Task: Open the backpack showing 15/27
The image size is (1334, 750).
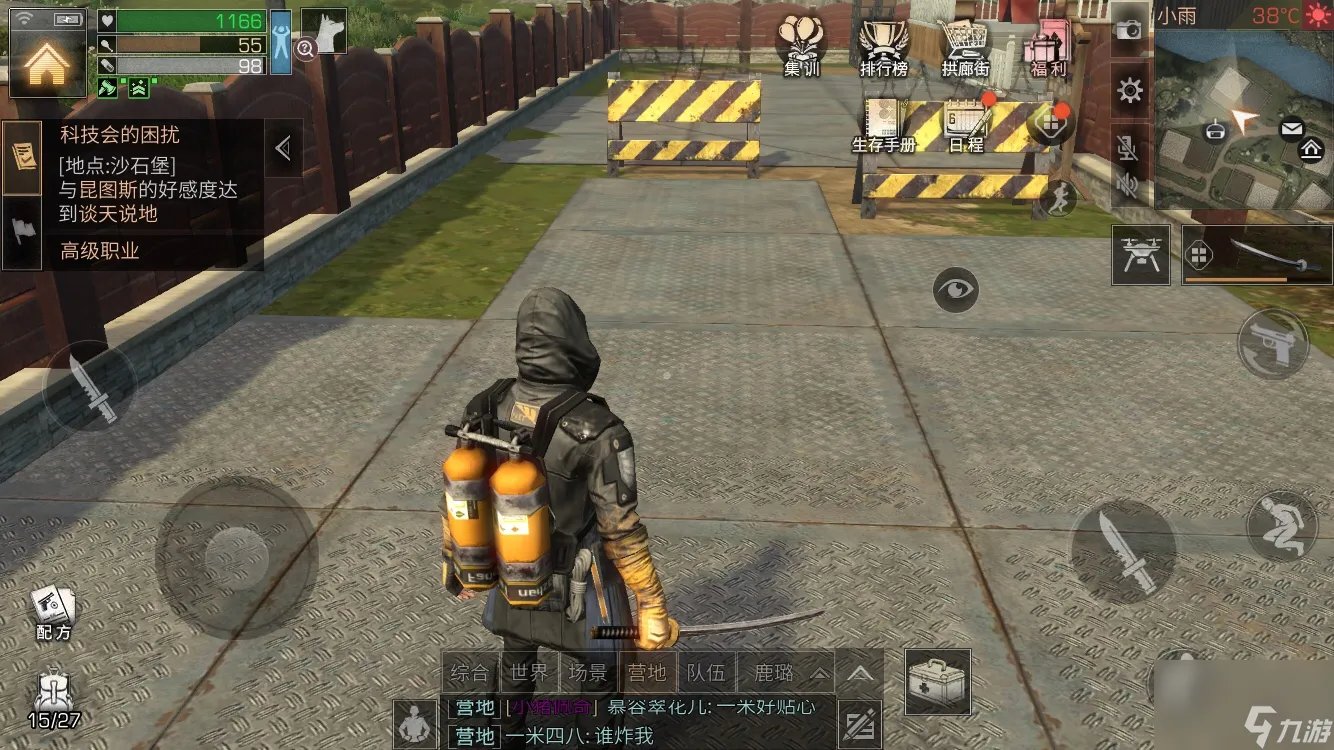Action: pos(53,700)
